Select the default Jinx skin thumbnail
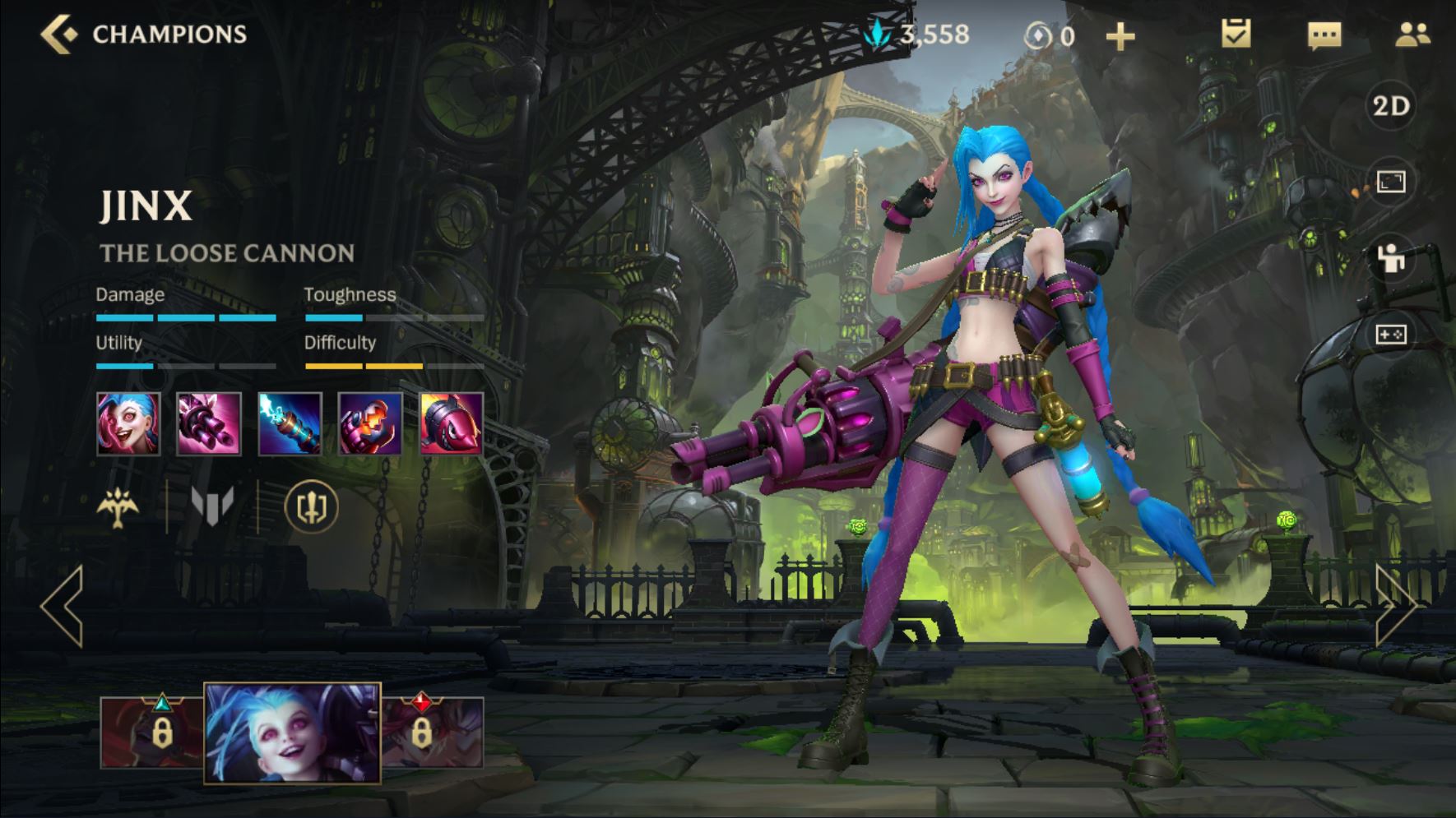This screenshot has height=818, width=1456. [292, 732]
